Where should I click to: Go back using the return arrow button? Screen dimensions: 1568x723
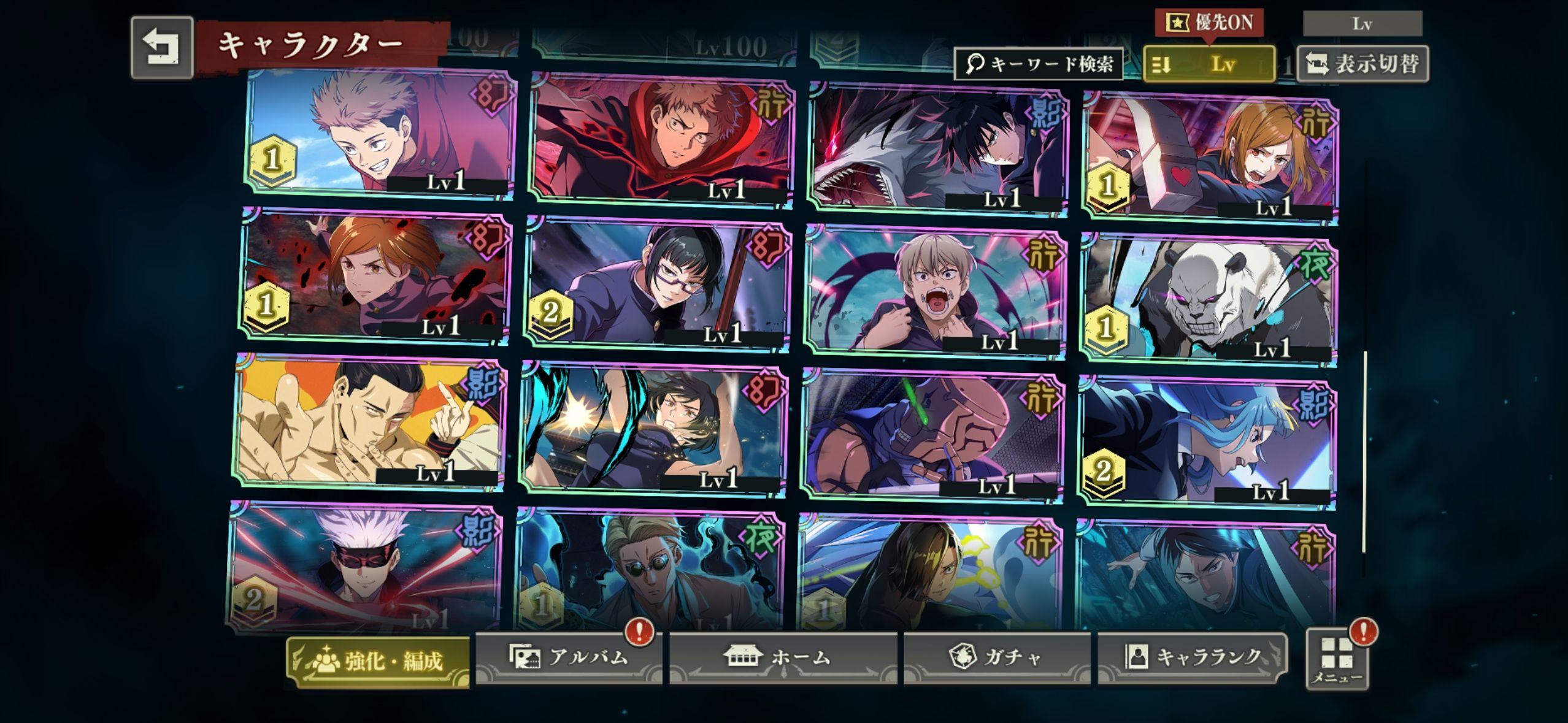point(162,47)
